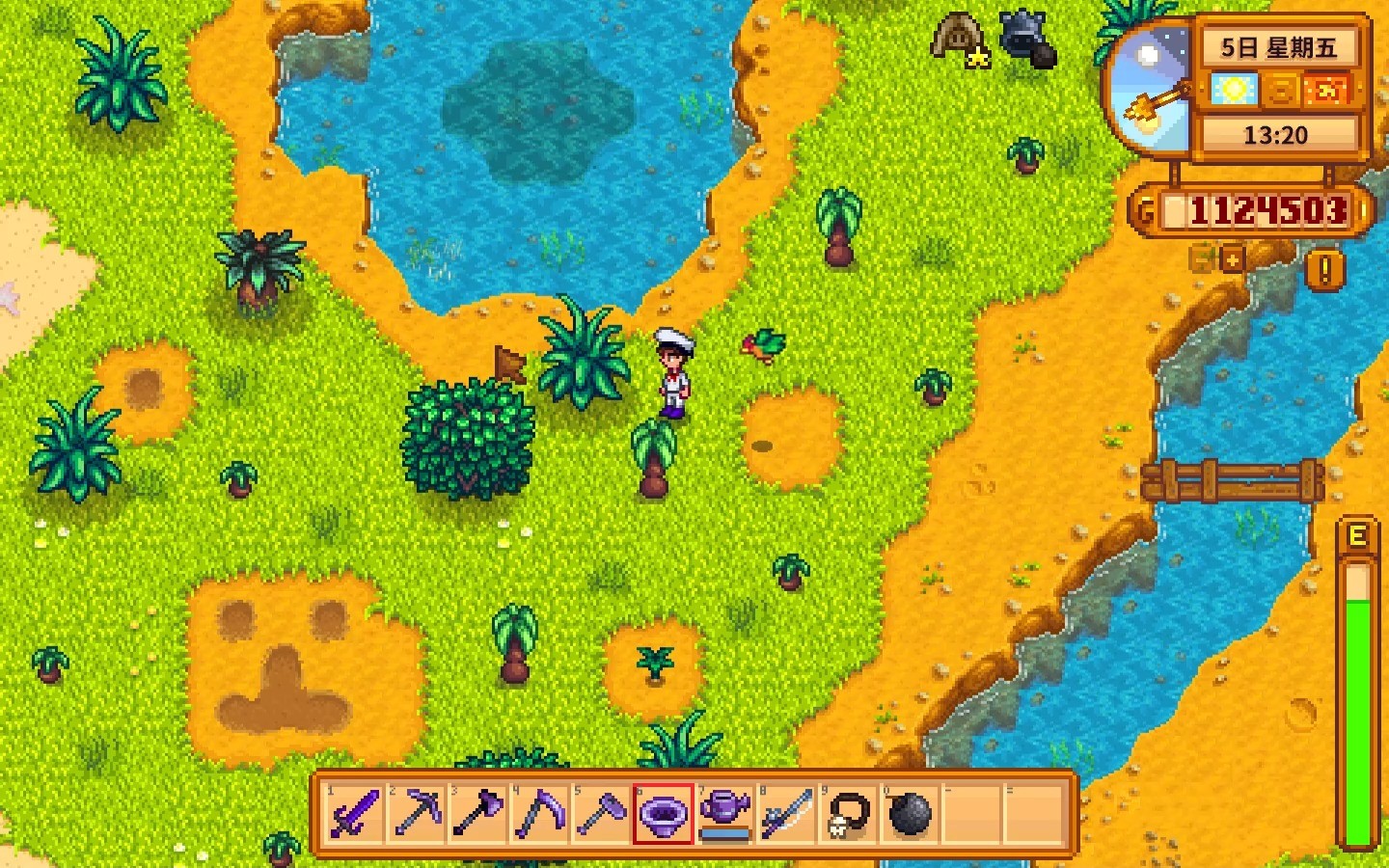
Task: Select the skull ring item slot
Action: tap(848, 814)
